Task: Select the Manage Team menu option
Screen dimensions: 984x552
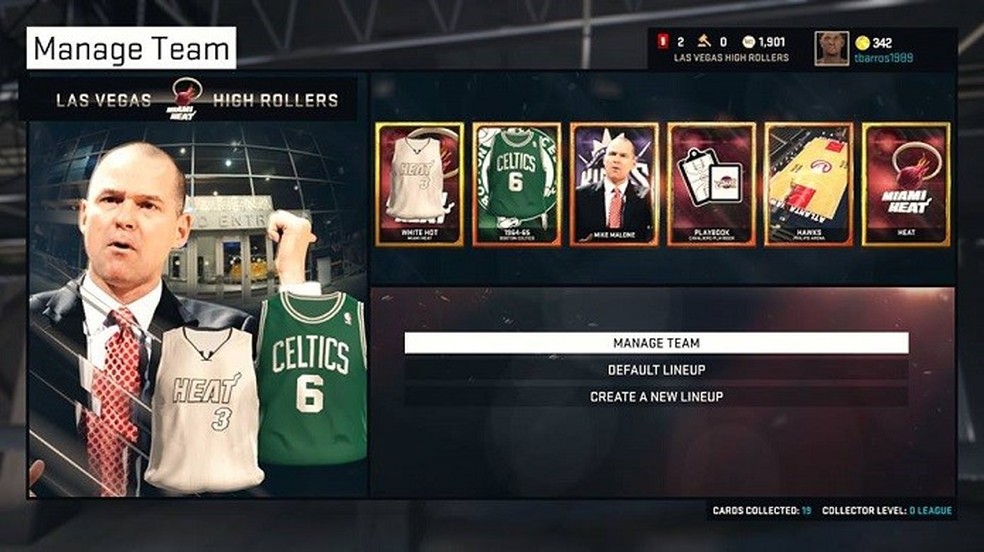Action: coord(656,343)
